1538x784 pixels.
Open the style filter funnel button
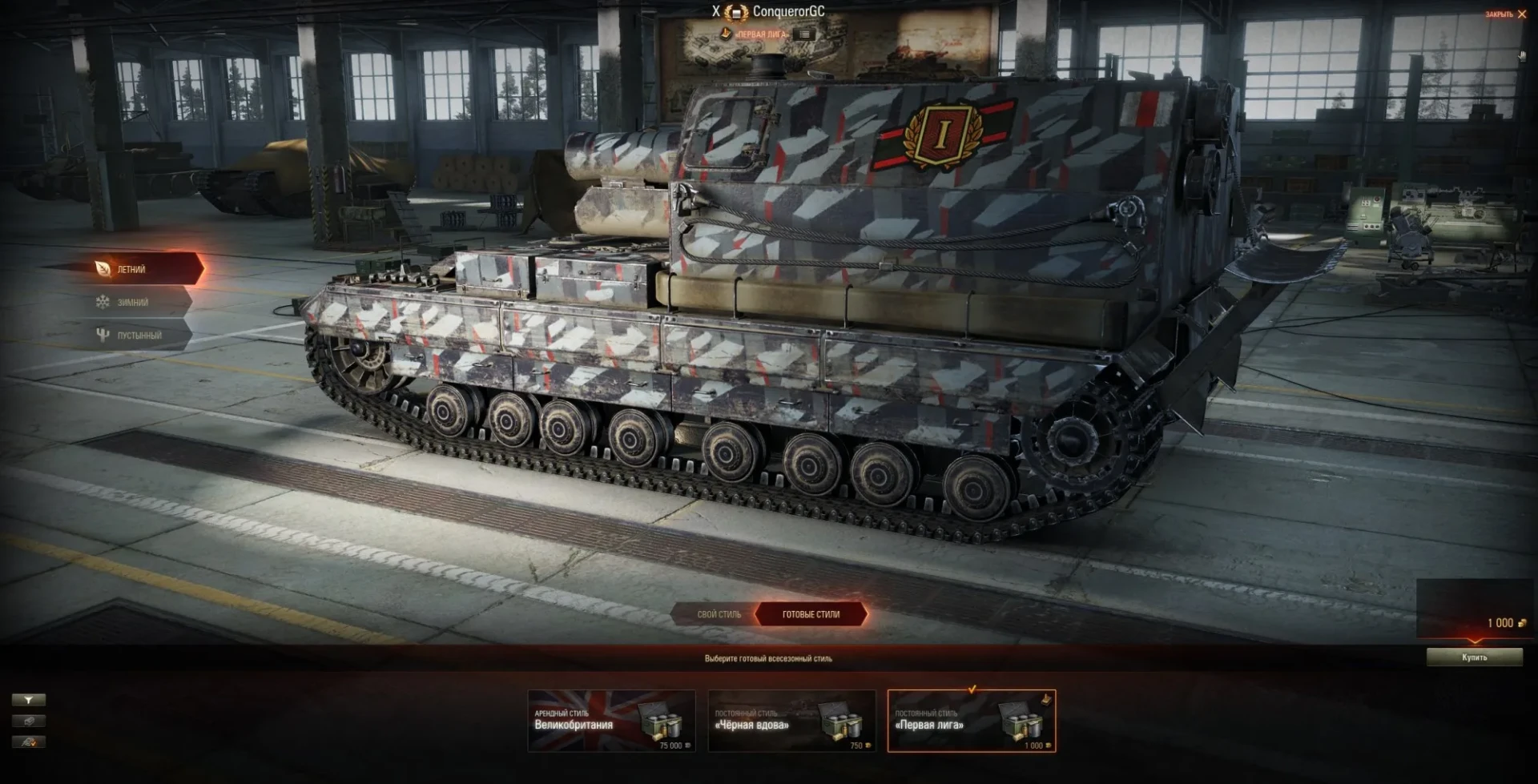coord(28,700)
